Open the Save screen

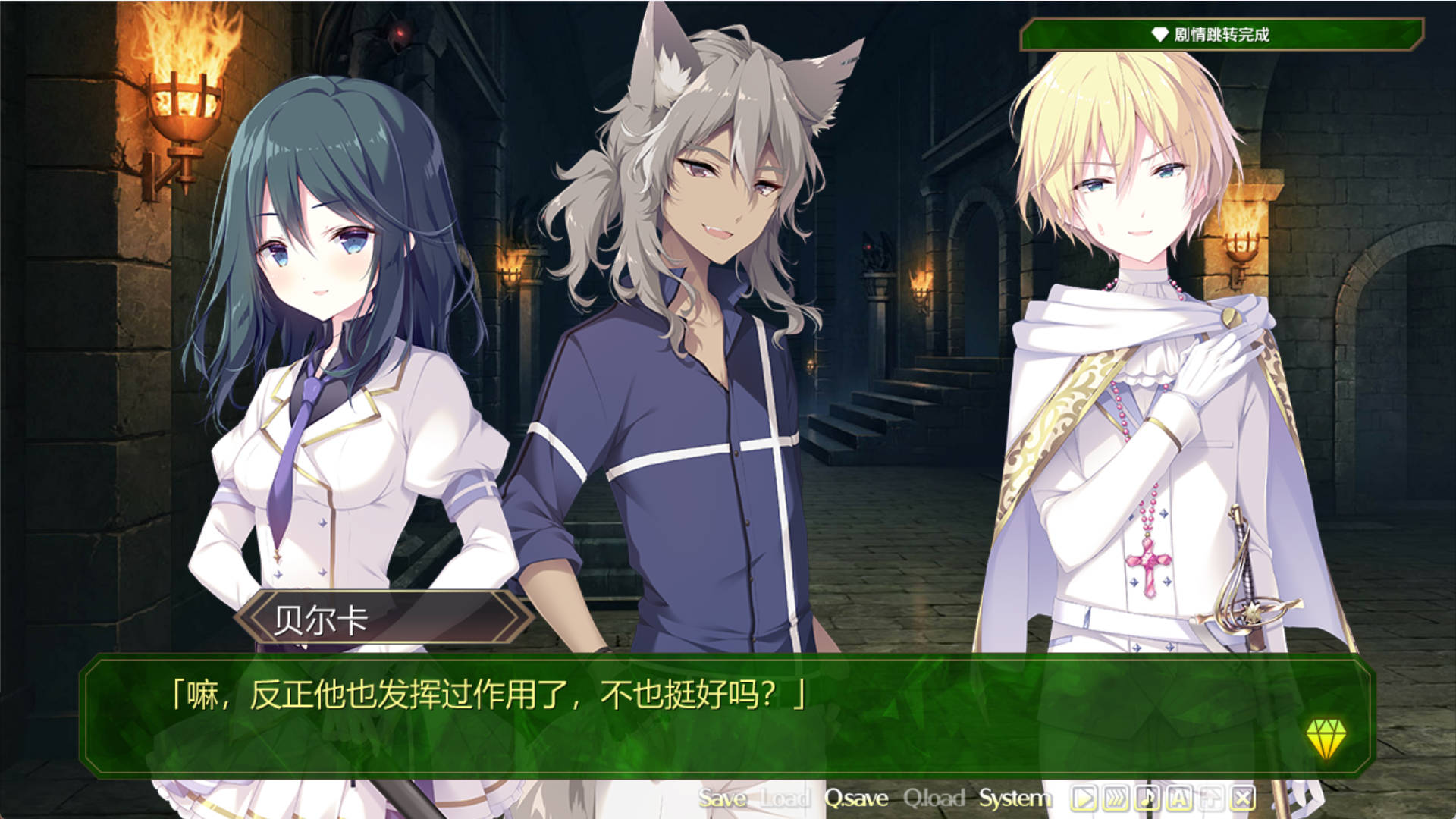click(722, 798)
